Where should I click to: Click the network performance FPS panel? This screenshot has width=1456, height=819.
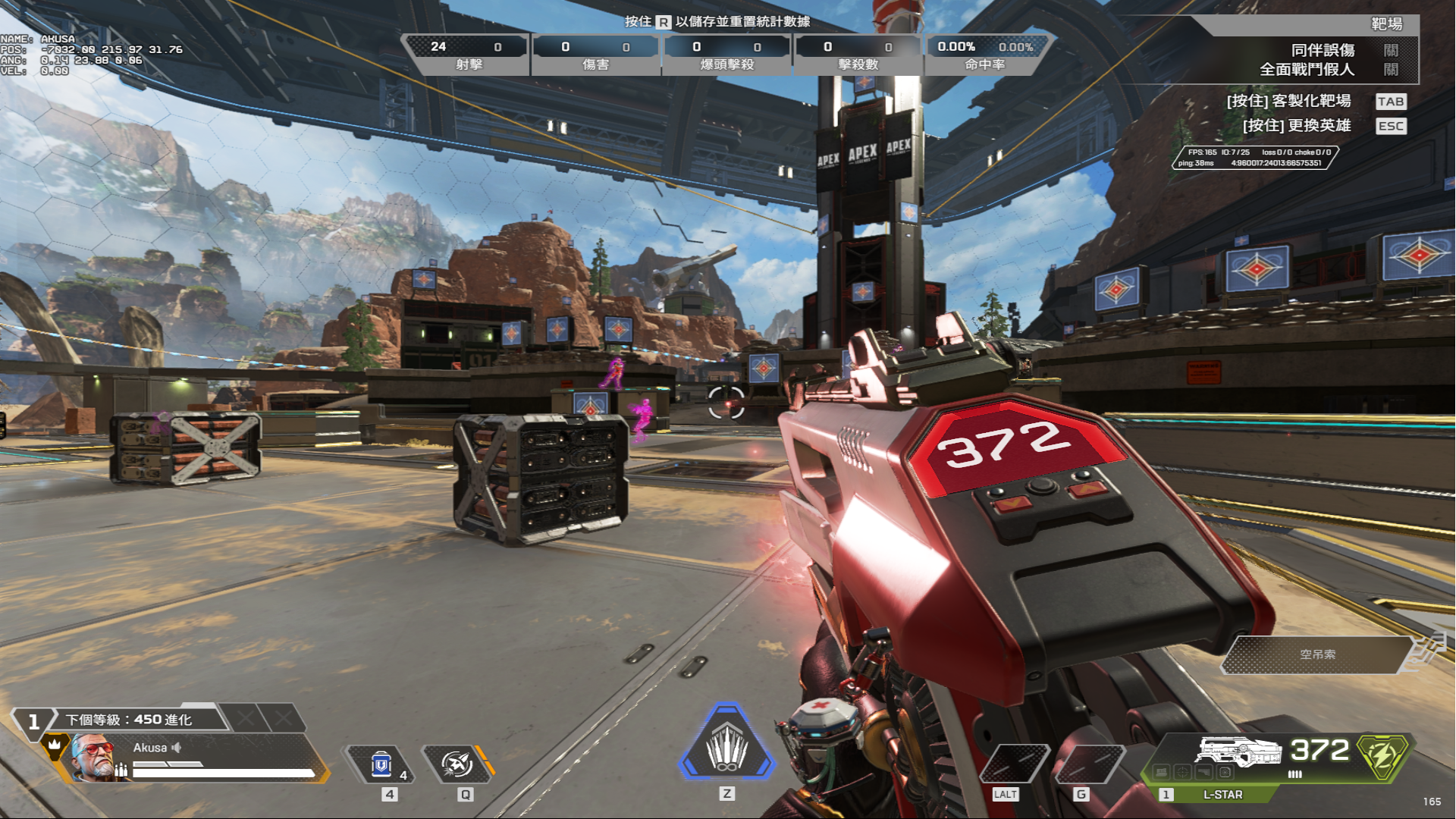(x=1255, y=158)
